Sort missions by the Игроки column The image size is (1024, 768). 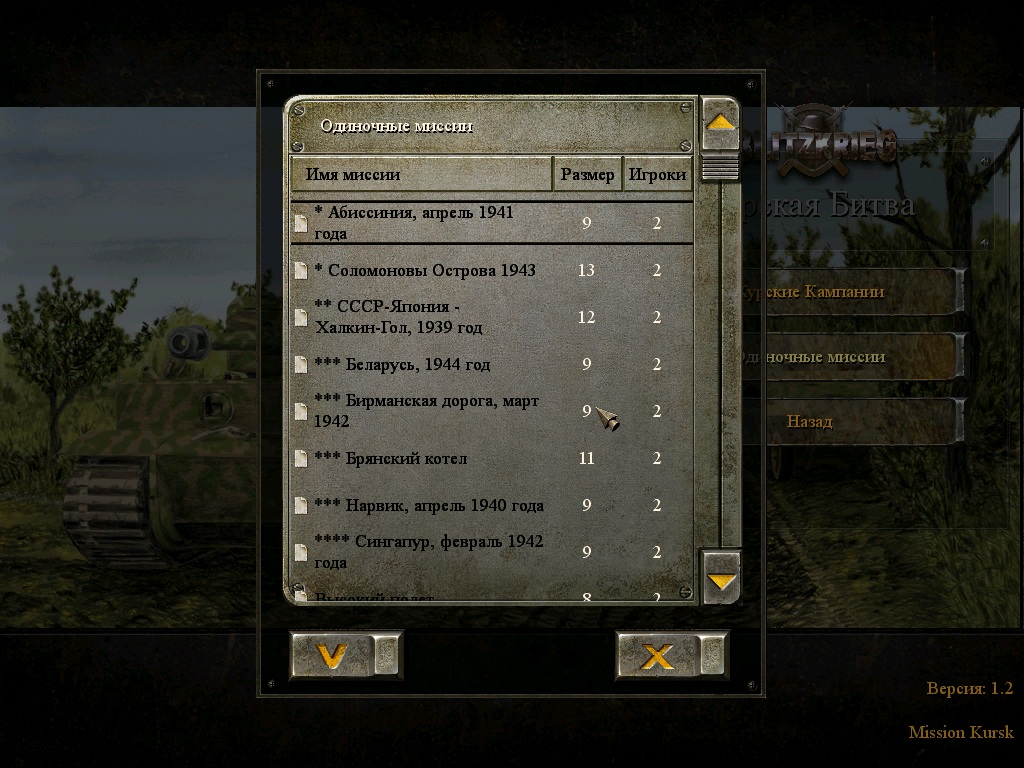pyautogui.click(x=657, y=174)
